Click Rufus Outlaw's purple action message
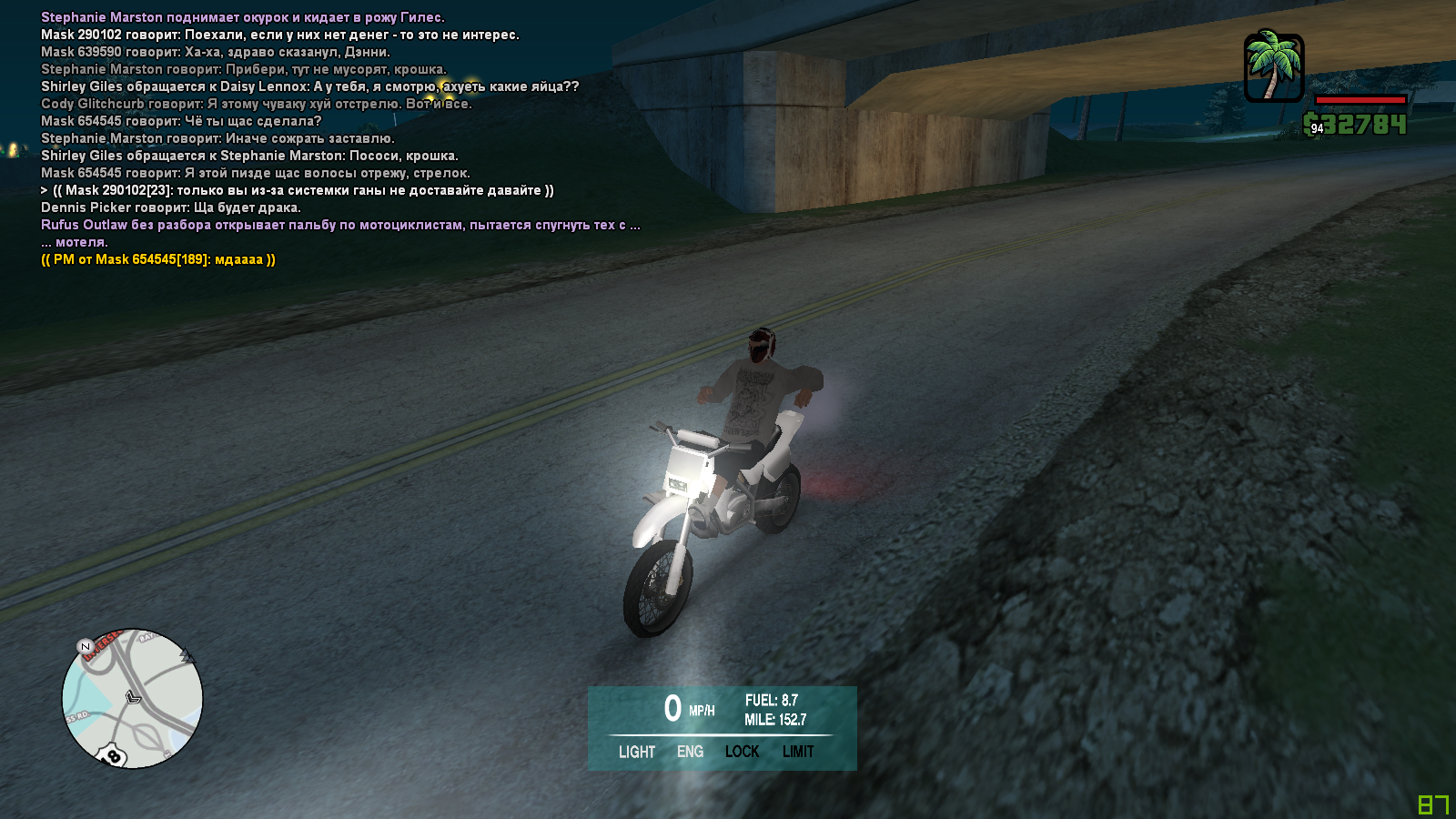The image size is (1456, 819). [x=340, y=225]
